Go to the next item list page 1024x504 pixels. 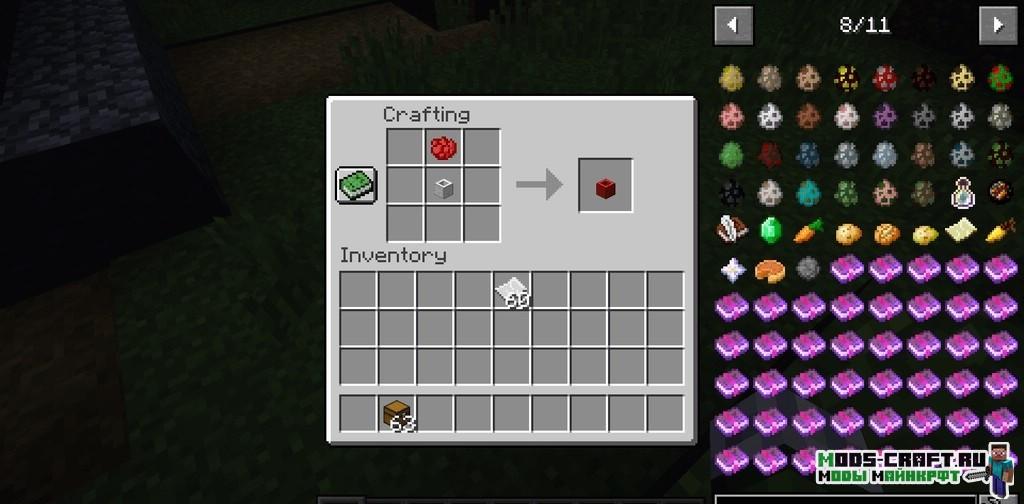click(x=997, y=25)
